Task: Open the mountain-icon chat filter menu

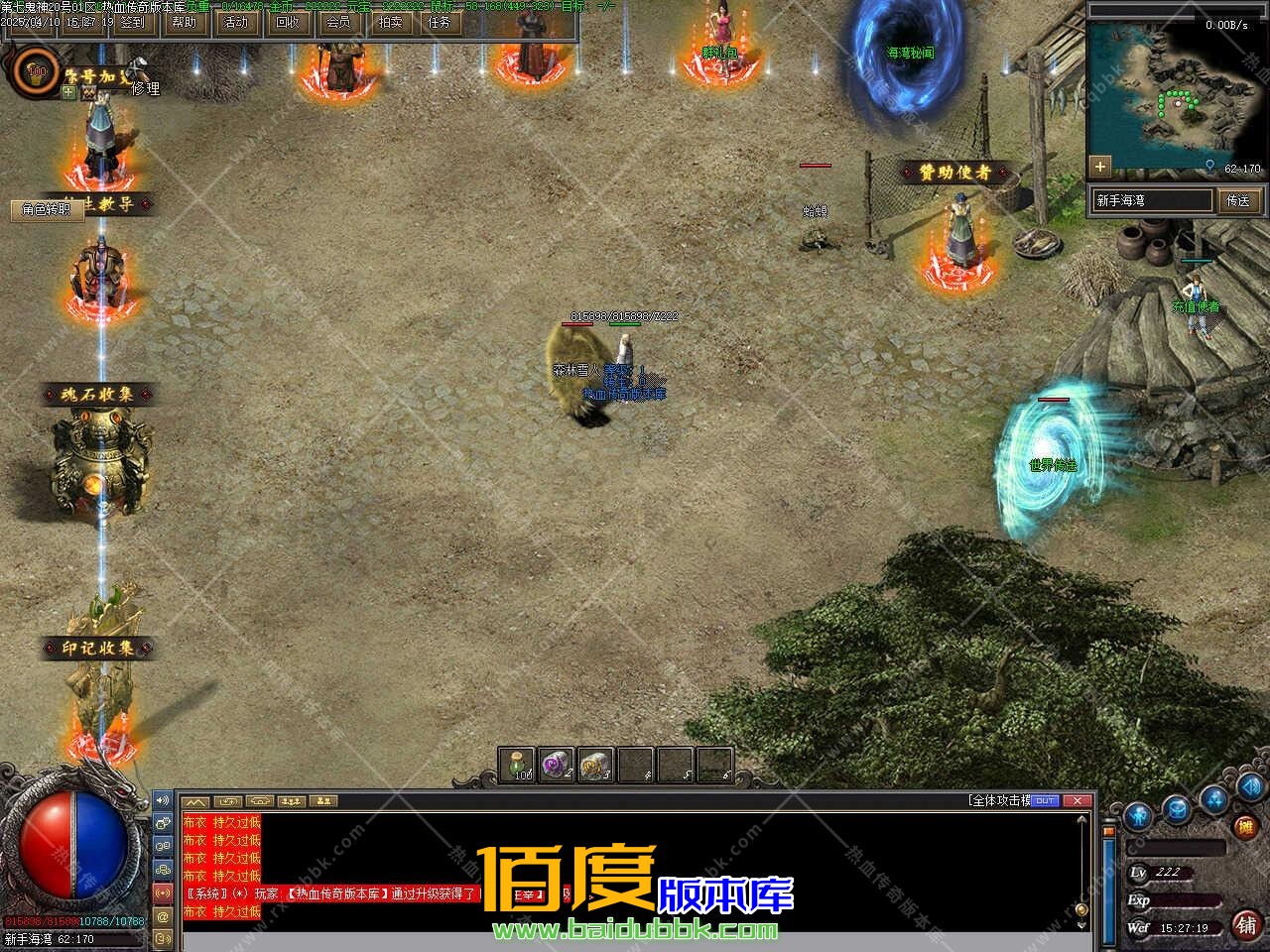Action: [195, 803]
